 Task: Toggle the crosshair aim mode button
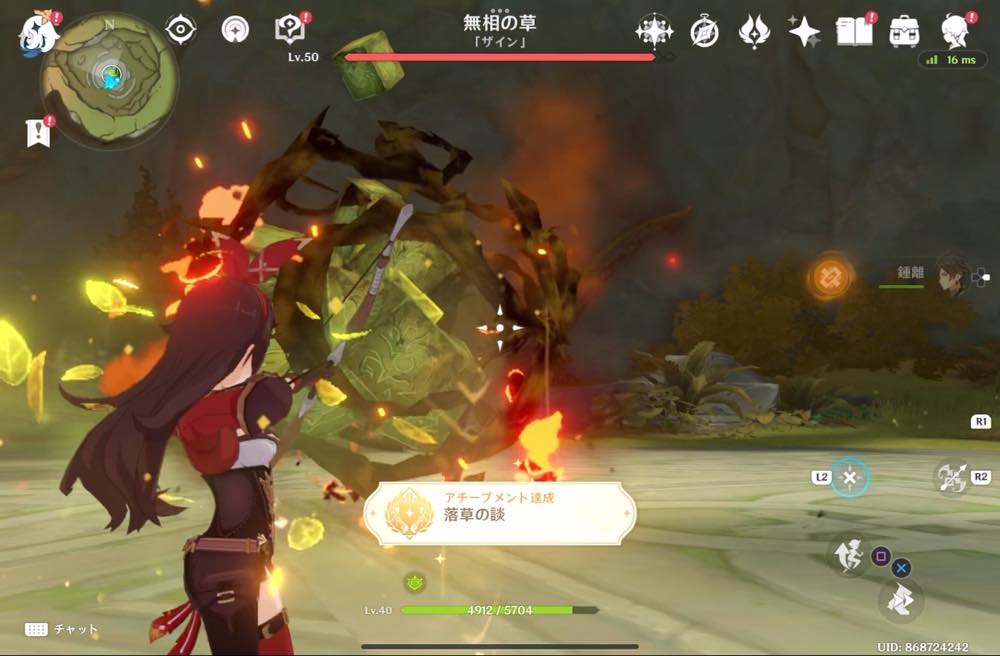(x=850, y=477)
